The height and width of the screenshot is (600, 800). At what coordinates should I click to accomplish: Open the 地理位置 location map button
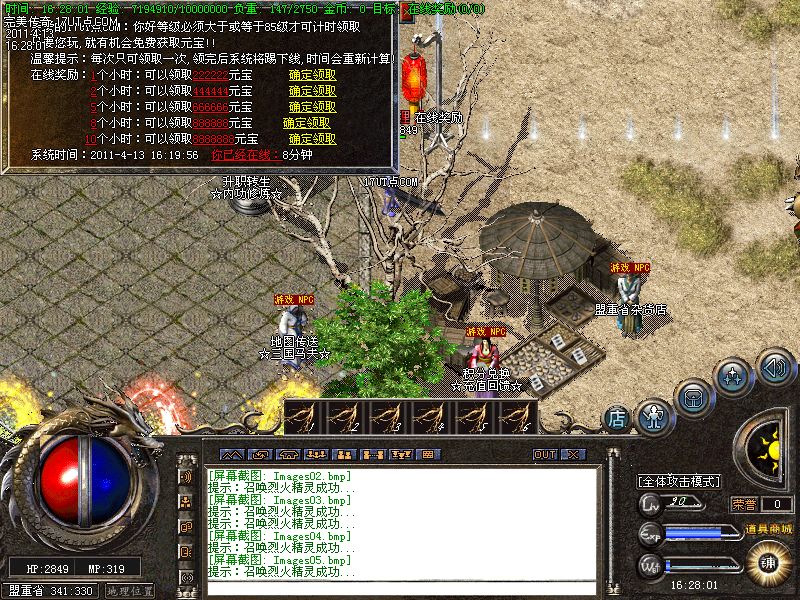click(129, 591)
